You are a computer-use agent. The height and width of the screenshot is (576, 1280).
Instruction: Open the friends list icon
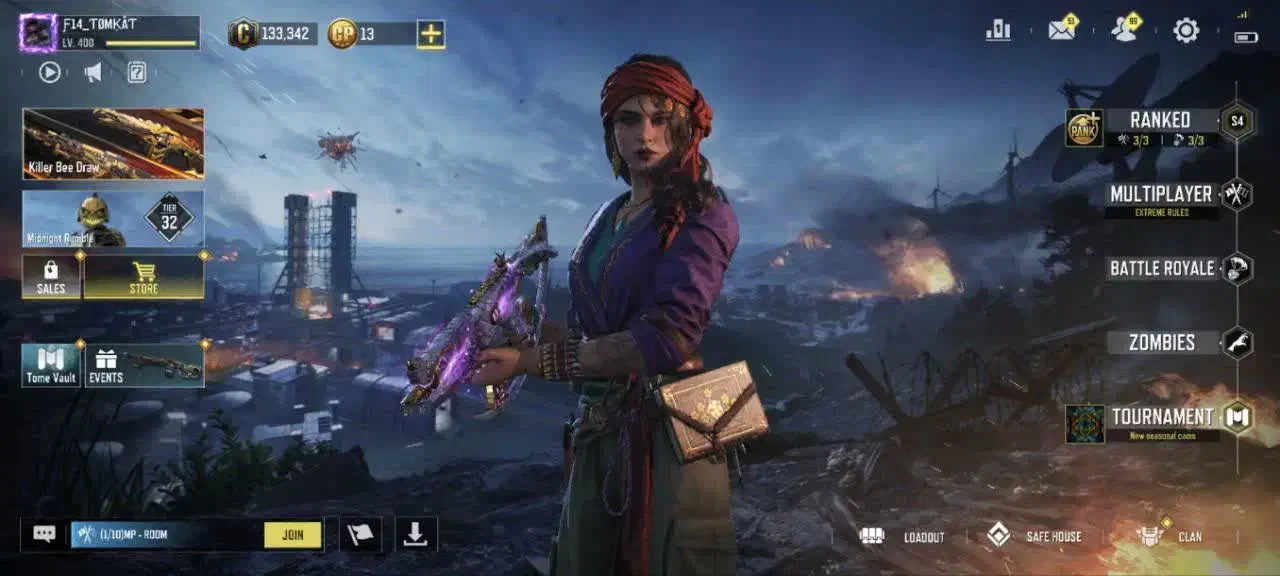tap(1124, 31)
